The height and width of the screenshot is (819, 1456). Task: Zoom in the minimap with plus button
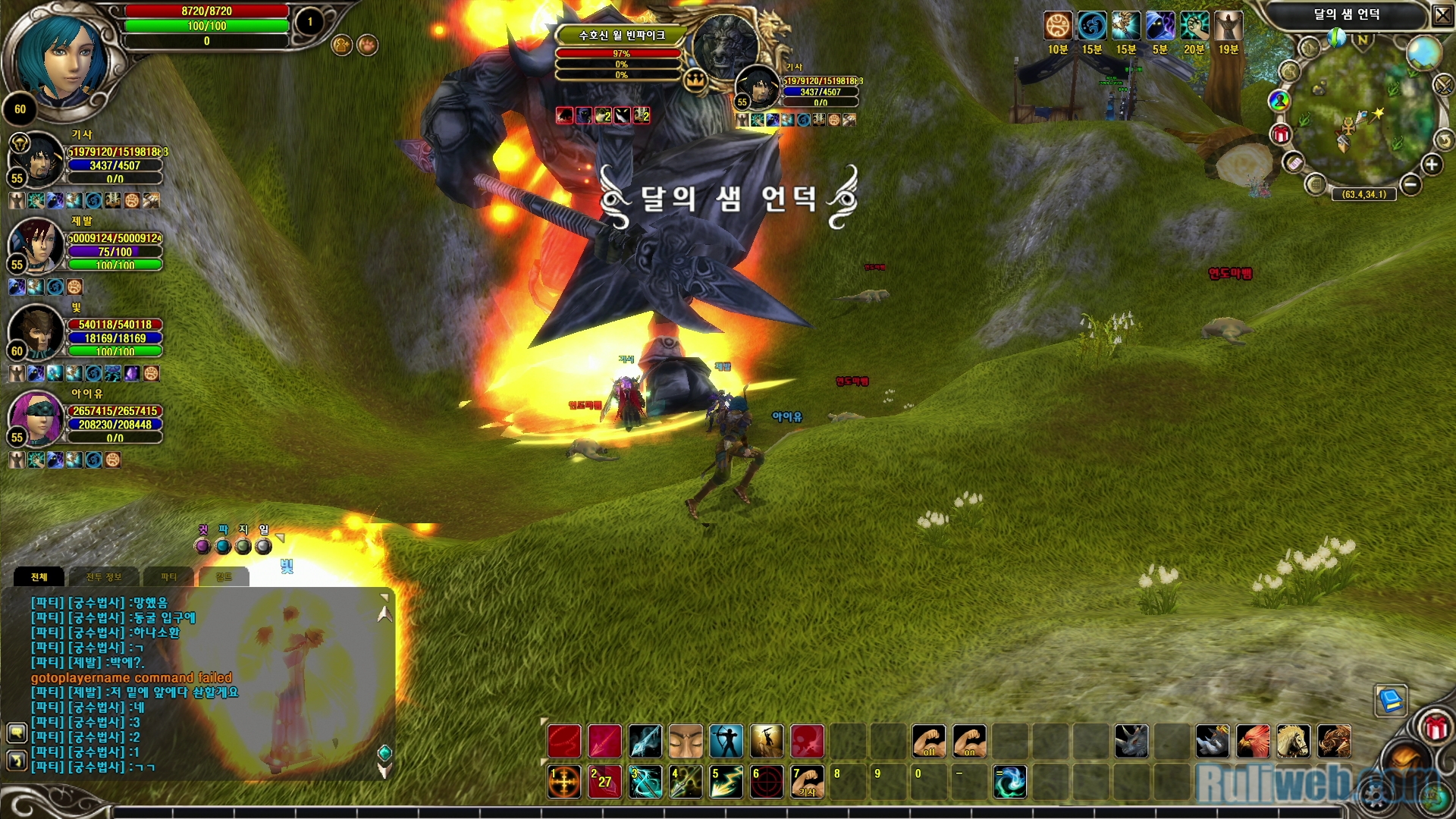click(x=1431, y=165)
